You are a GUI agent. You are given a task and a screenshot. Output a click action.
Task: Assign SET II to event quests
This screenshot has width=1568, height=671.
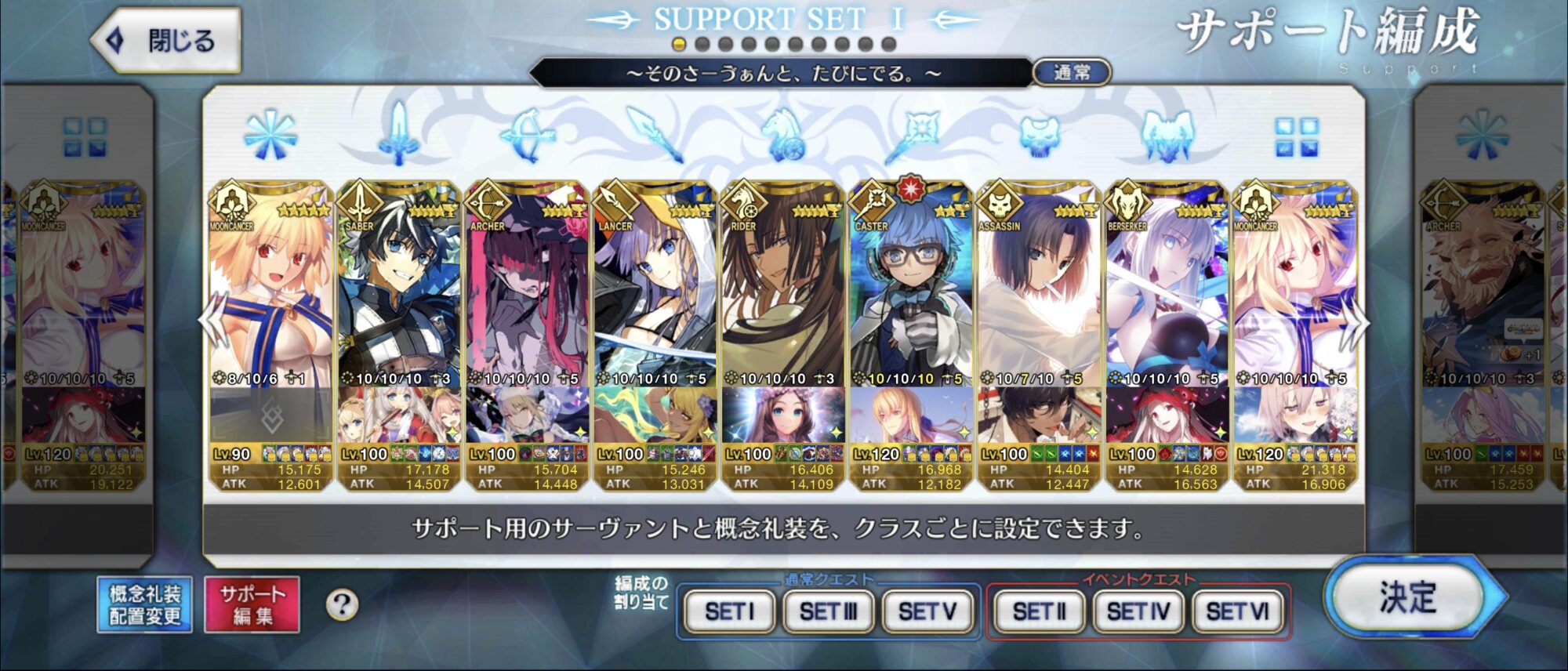click(1039, 611)
